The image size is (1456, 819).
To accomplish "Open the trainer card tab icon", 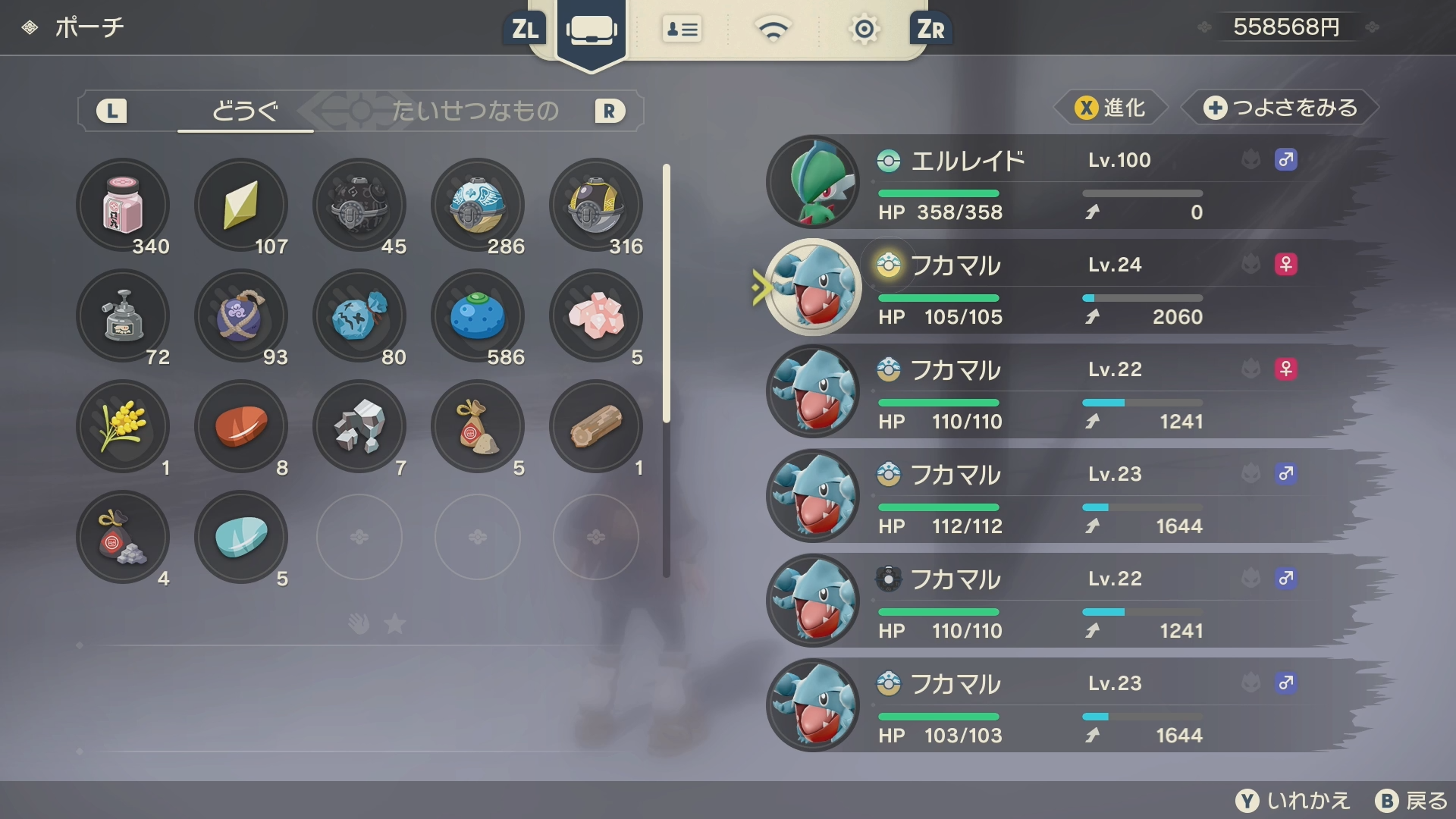I will coord(682,30).
